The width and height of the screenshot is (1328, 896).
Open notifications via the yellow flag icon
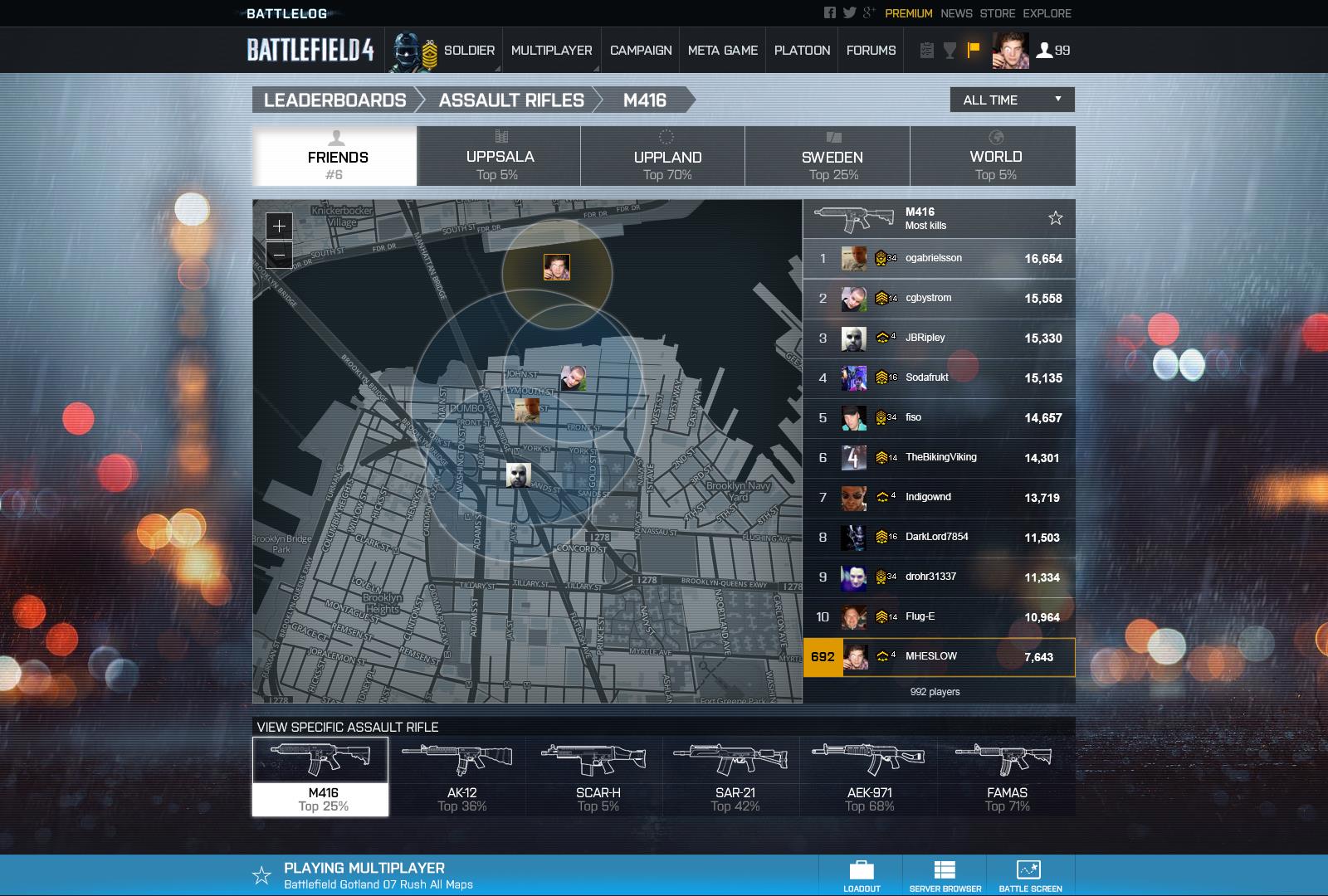[974, 50]
